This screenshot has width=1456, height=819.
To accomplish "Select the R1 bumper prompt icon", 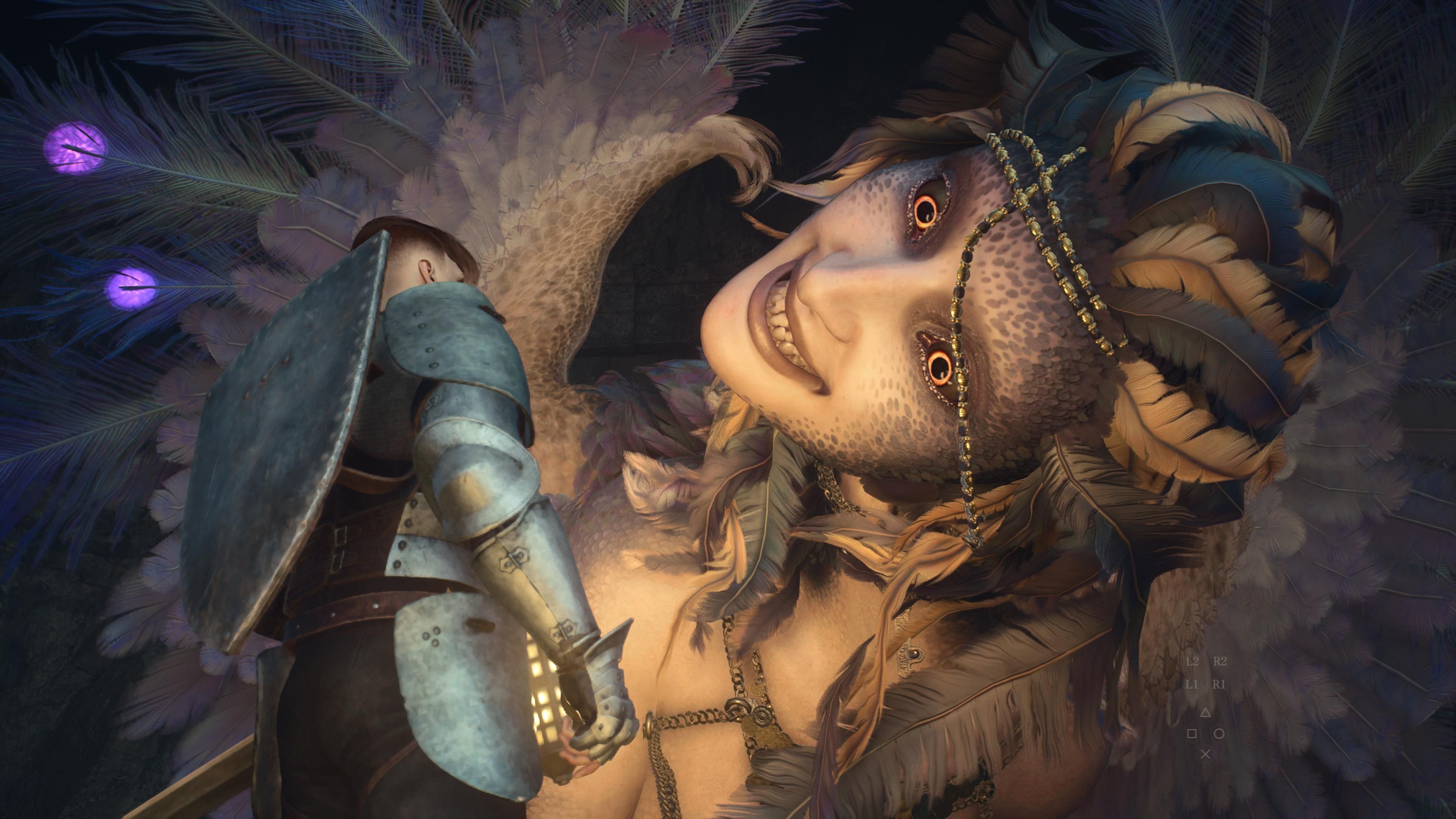I will (x=1219, y=685).
